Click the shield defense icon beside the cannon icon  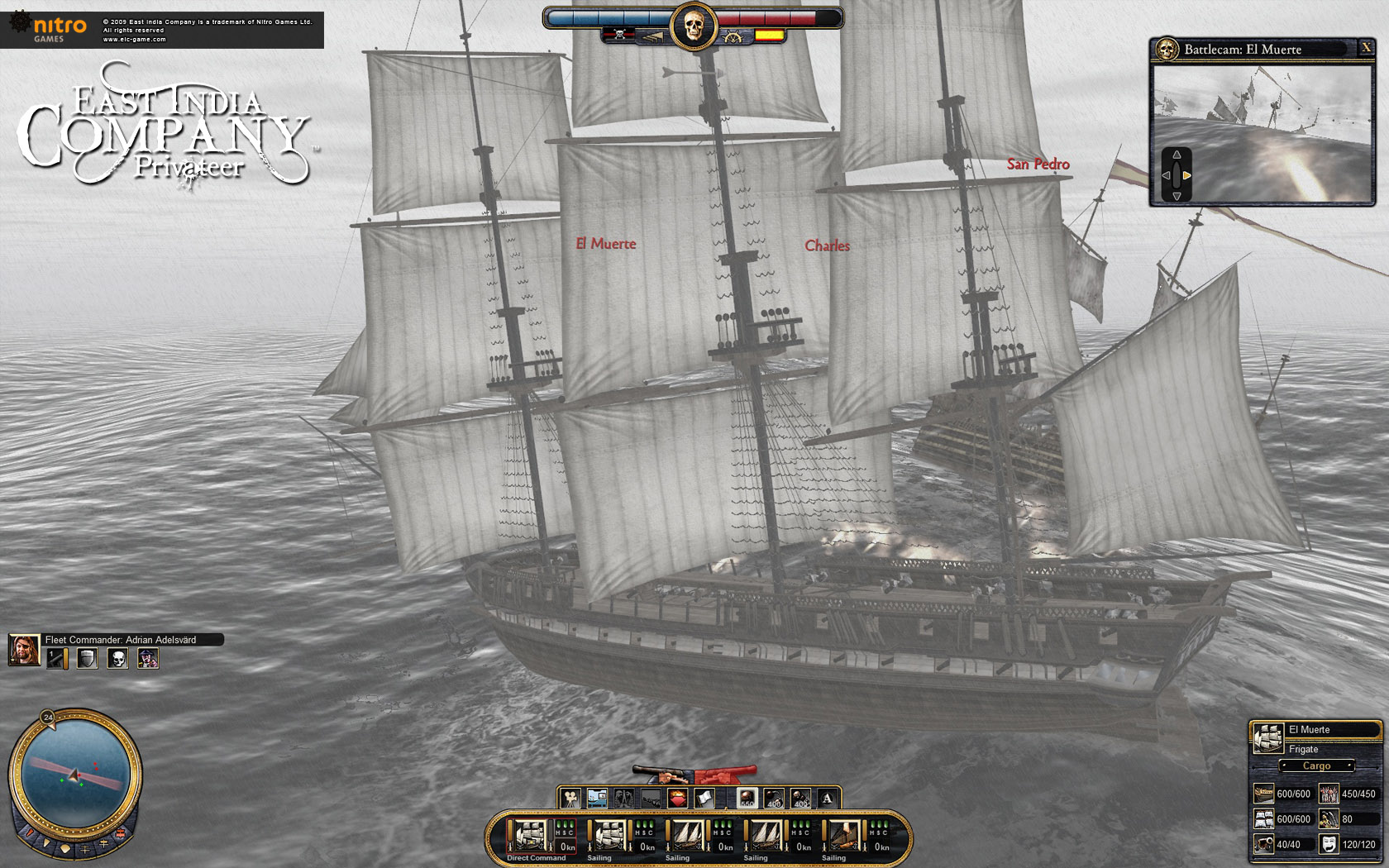pyautogui.click(x=87, y=659)
